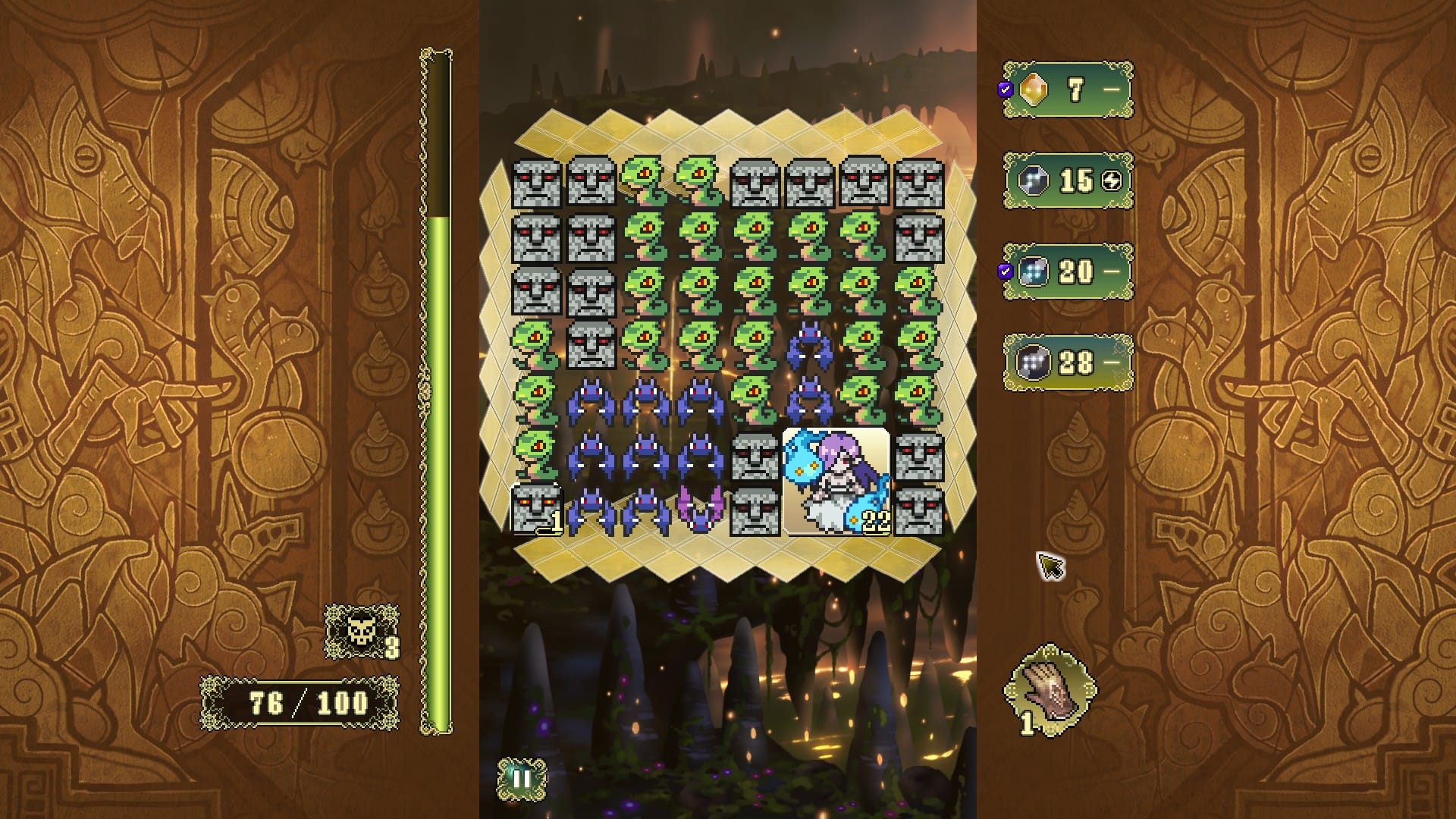The width and height of the screenshot is (1456, 819).
Task: Use the glove item
Action: click(x=1050, y=687)
